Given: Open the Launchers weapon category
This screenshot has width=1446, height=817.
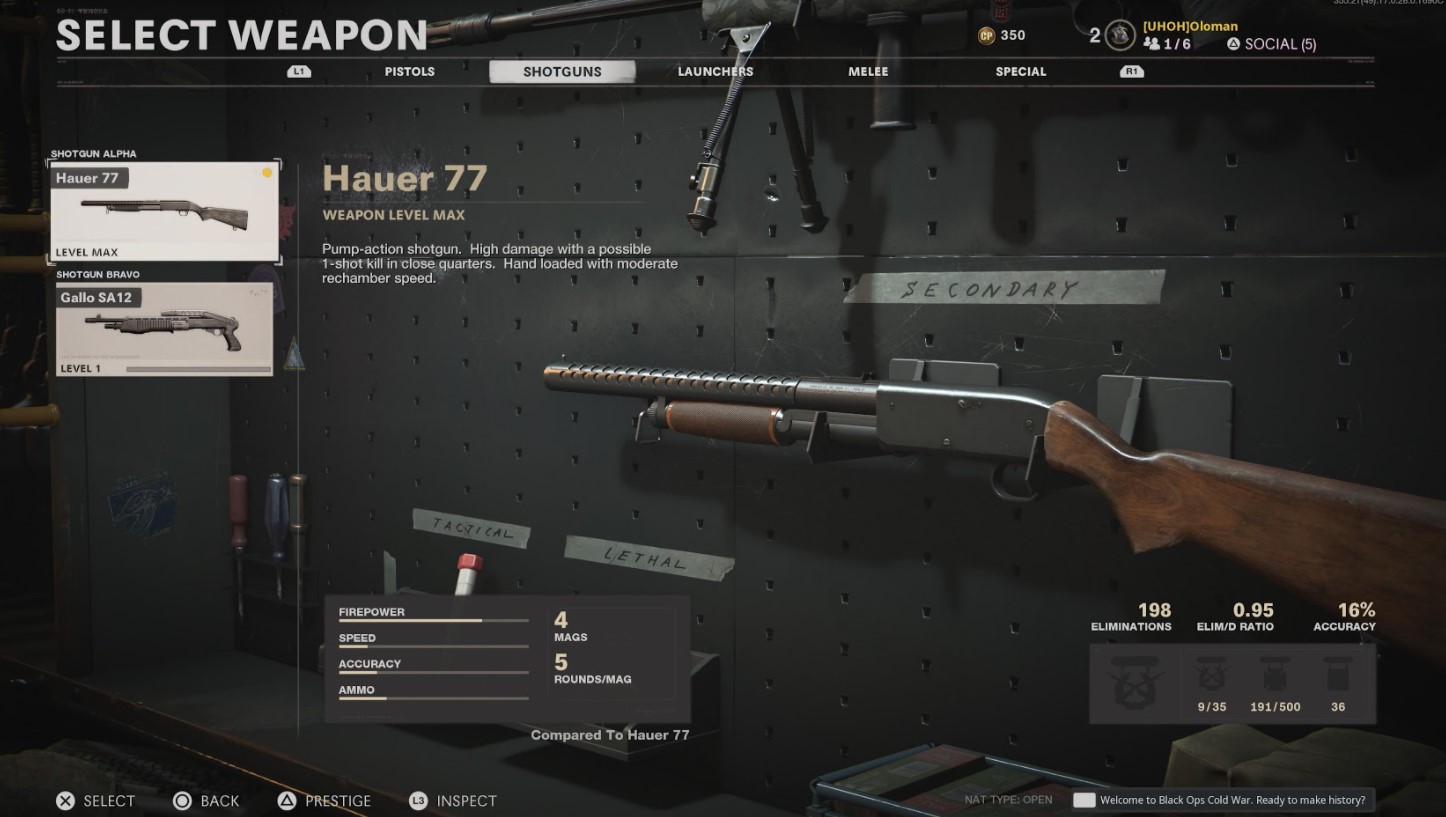Looking at the screenshot, I should coord(715,71).
